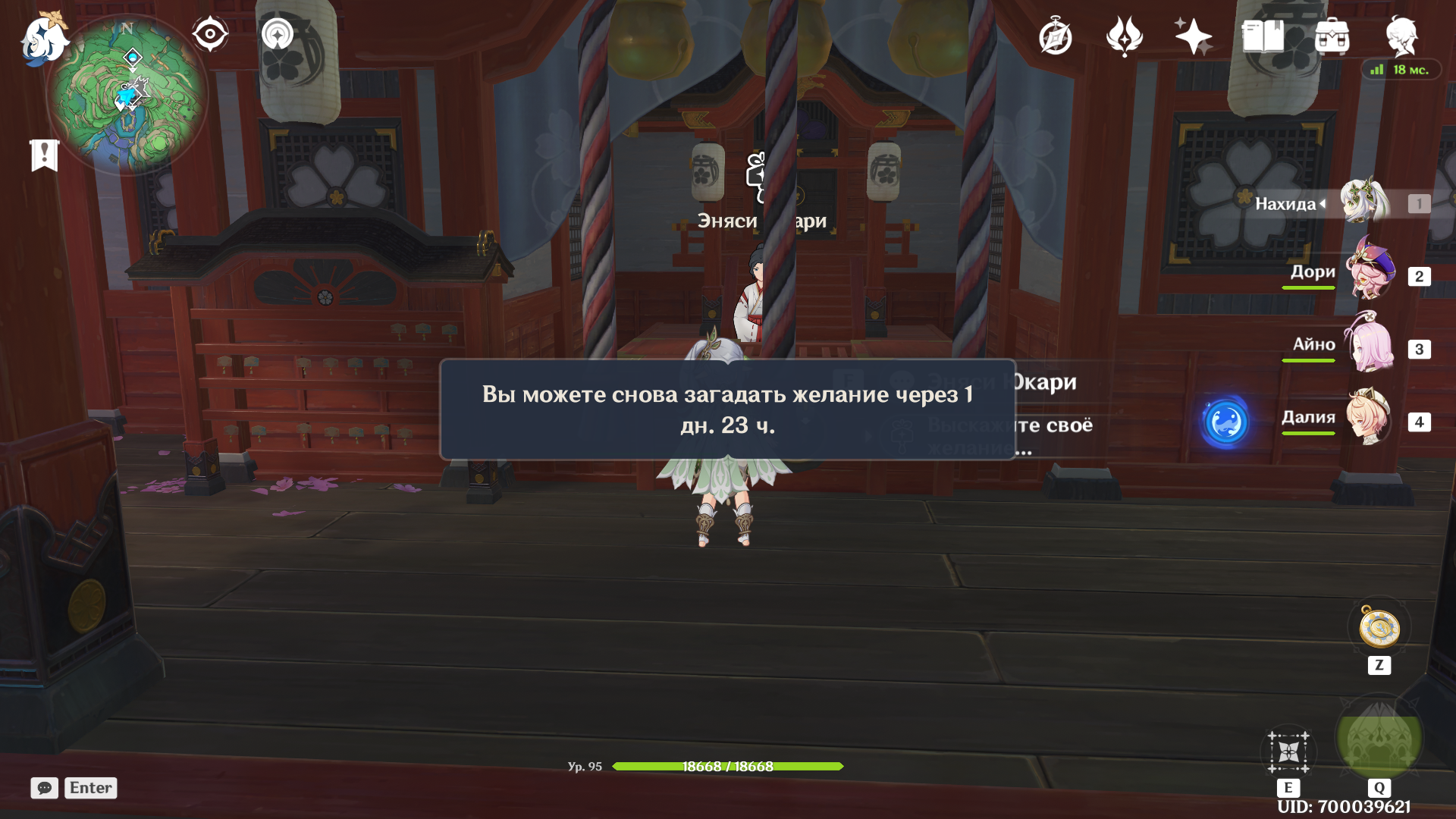Image resolution: width=1456 pixels, height=819 pixels.
Task: Open the chat speech bubble
Action: point(45,788)
